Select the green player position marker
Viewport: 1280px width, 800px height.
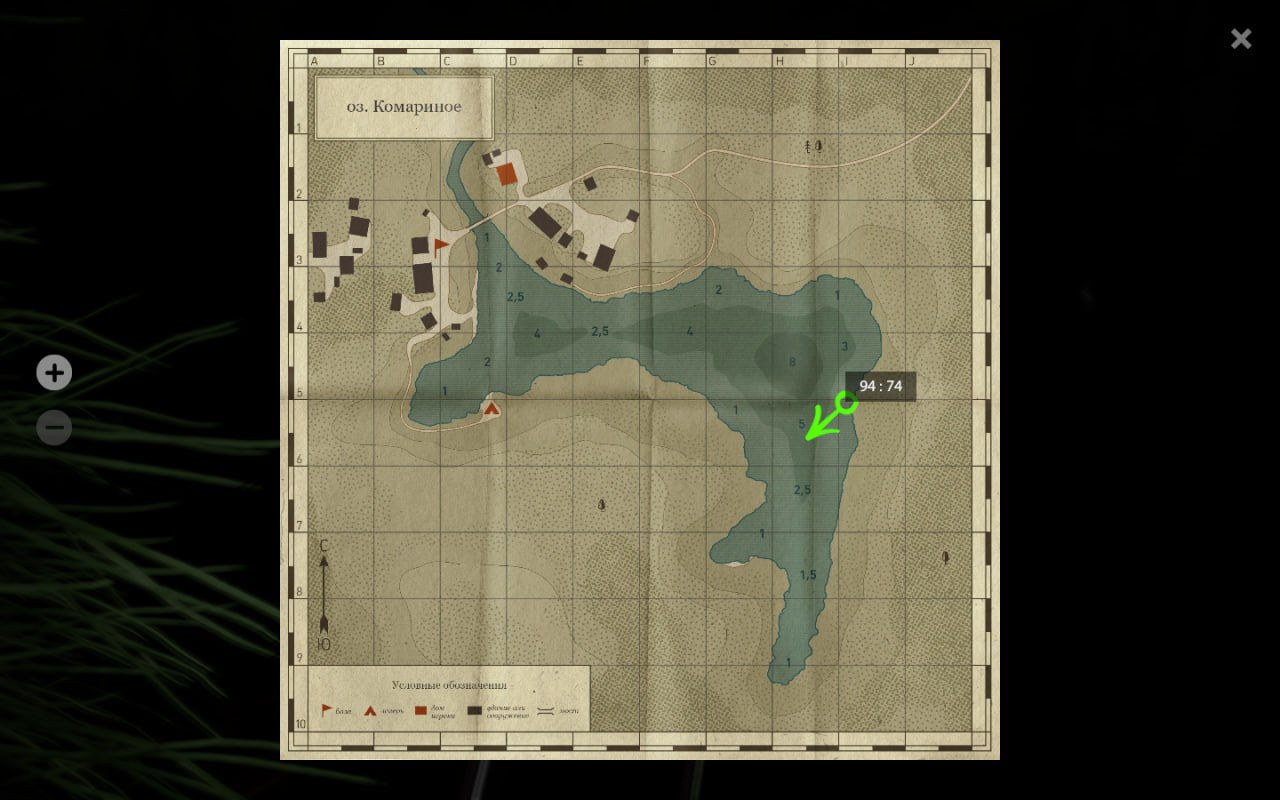(846, 403)
